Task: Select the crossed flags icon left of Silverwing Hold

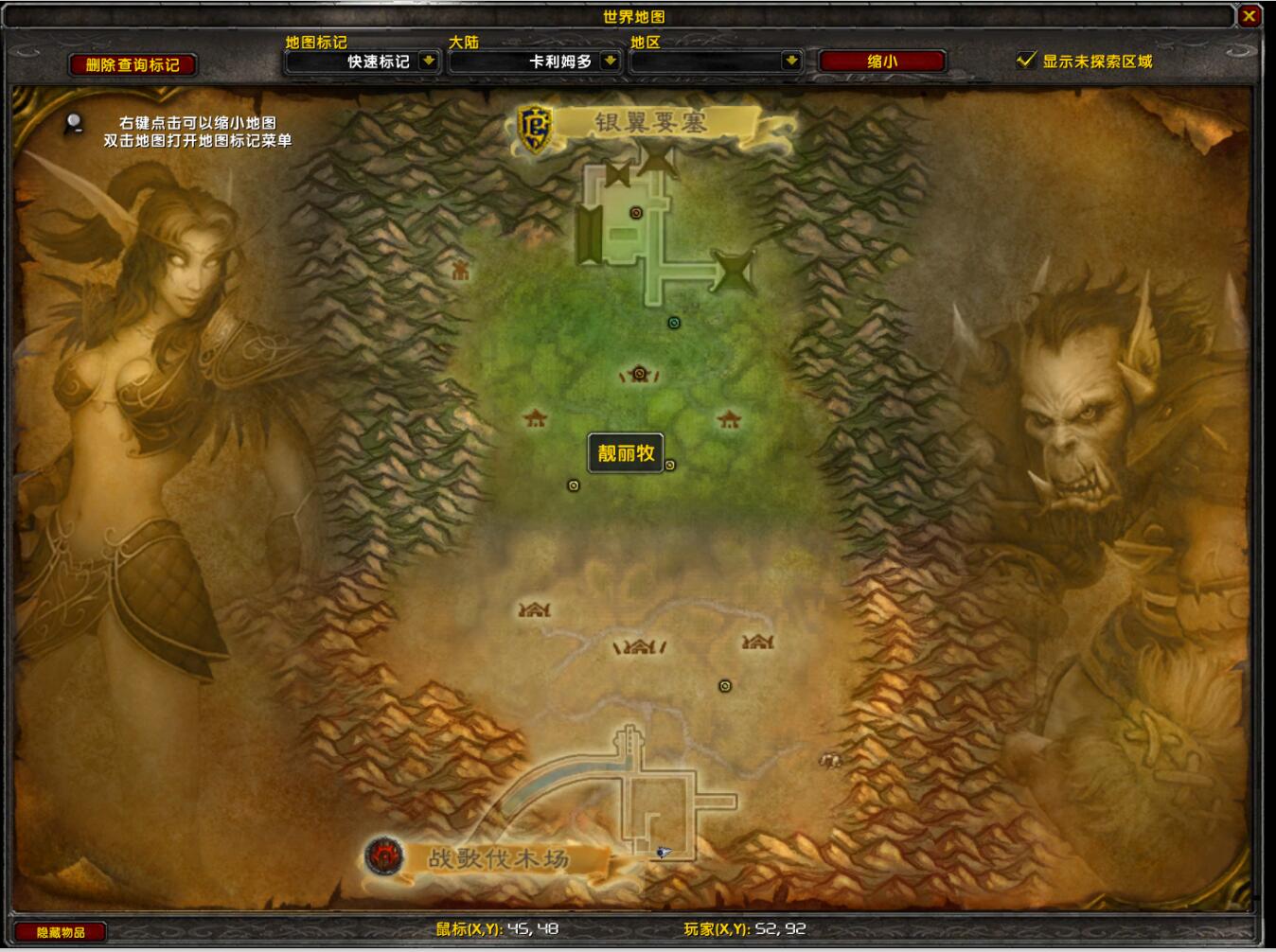Action: pyautogui.click(x=620, y=173)
